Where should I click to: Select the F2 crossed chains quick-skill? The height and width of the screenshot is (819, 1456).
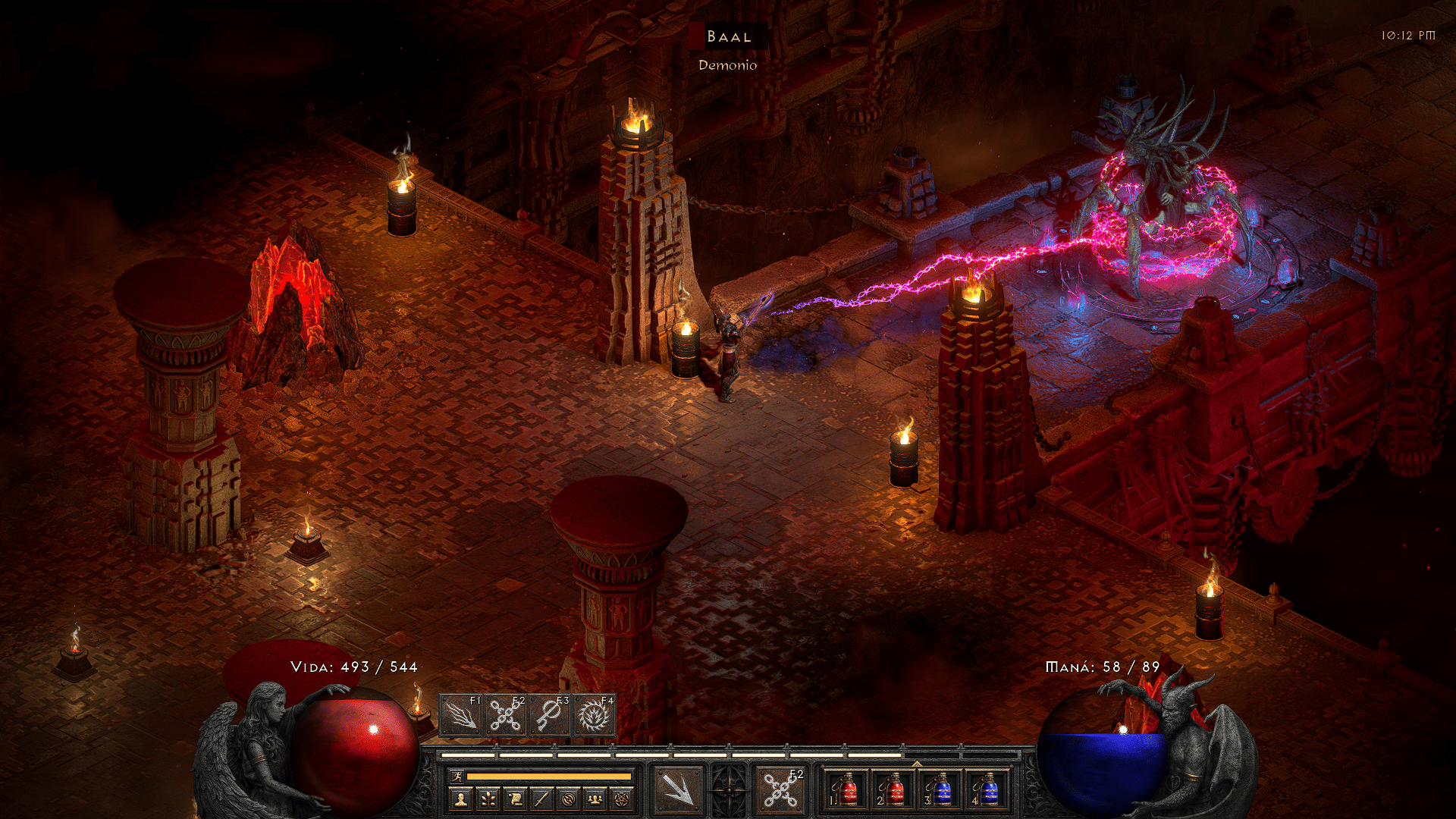click(x=505, y=715)
